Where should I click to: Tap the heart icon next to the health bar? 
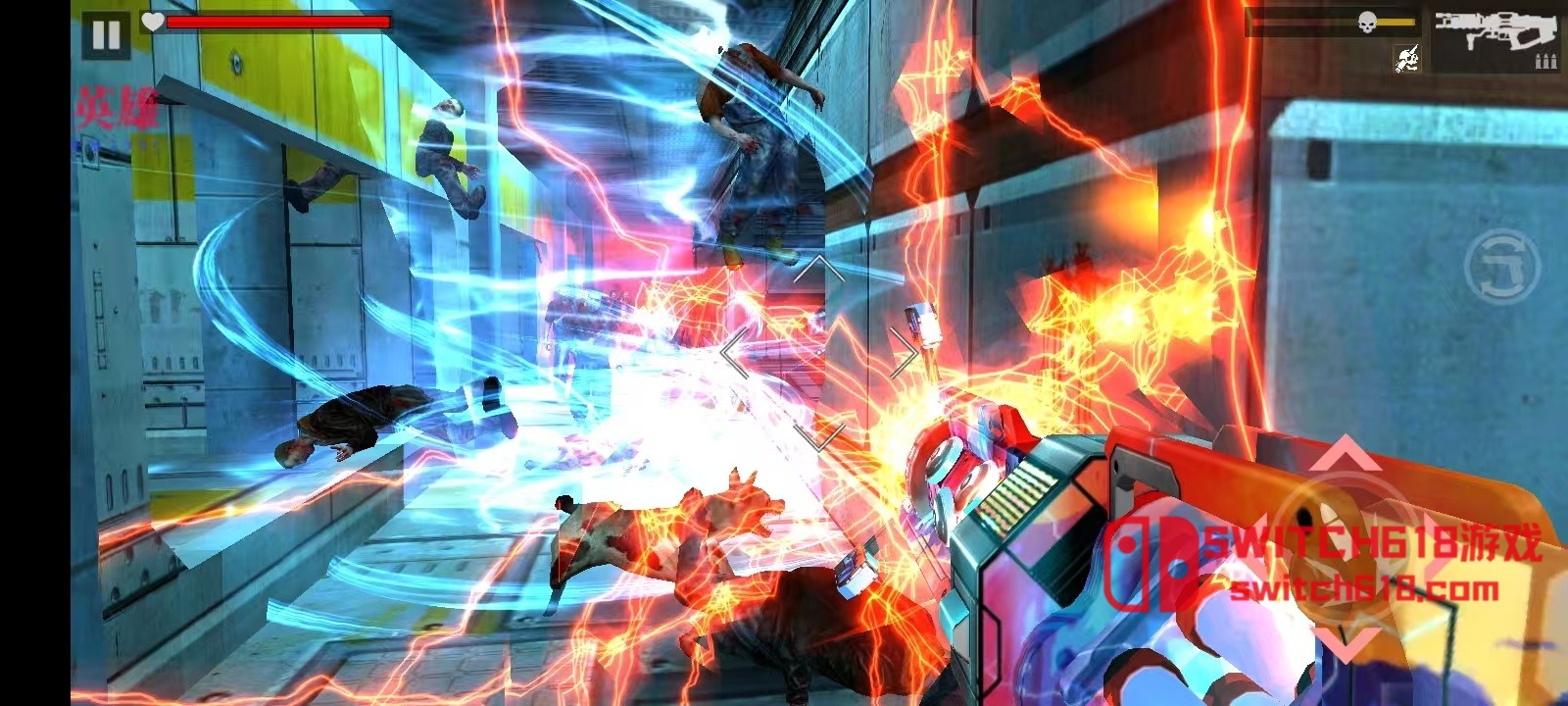tap(152, 21)
